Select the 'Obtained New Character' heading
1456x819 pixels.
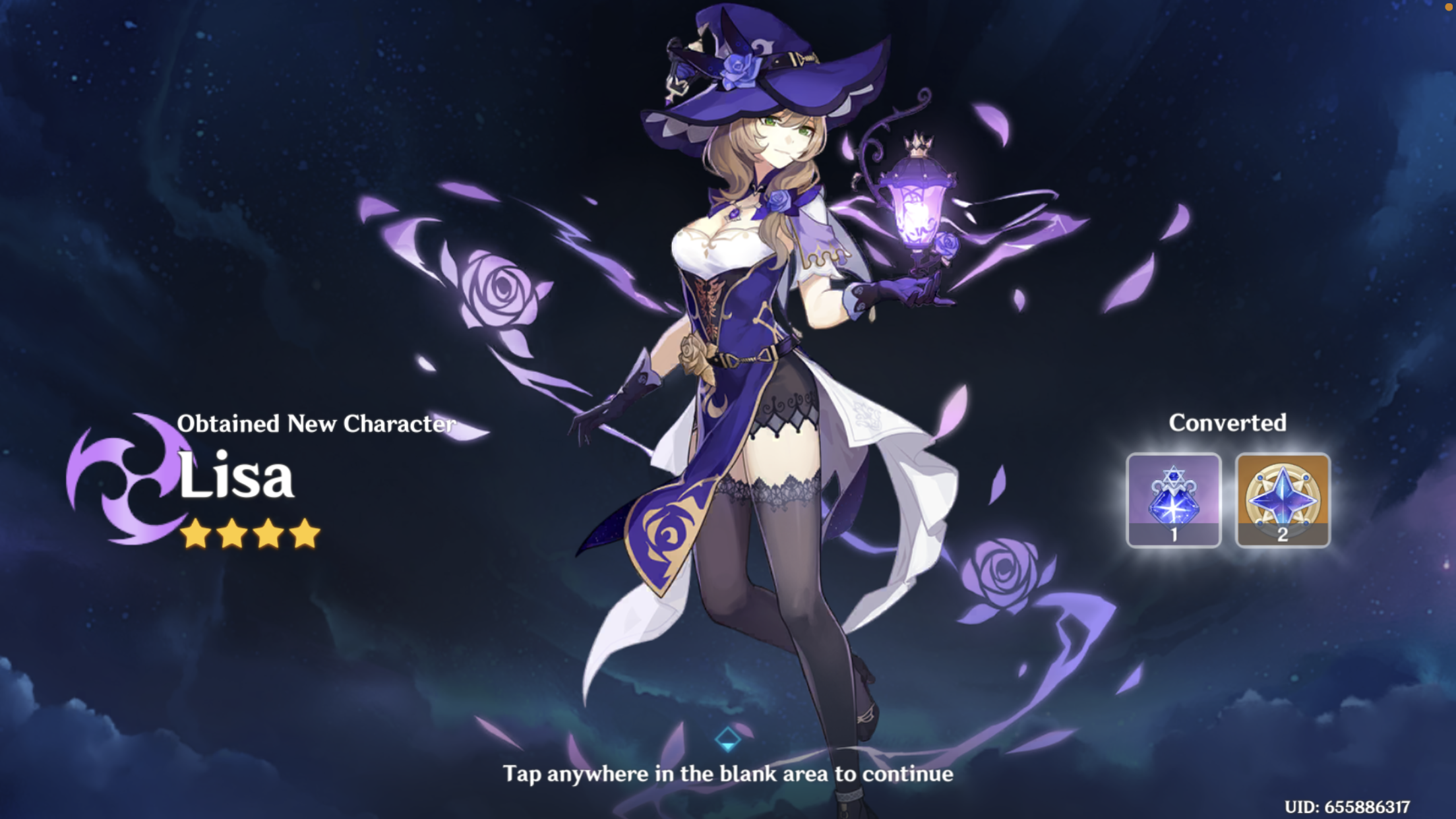click(317, 425)
